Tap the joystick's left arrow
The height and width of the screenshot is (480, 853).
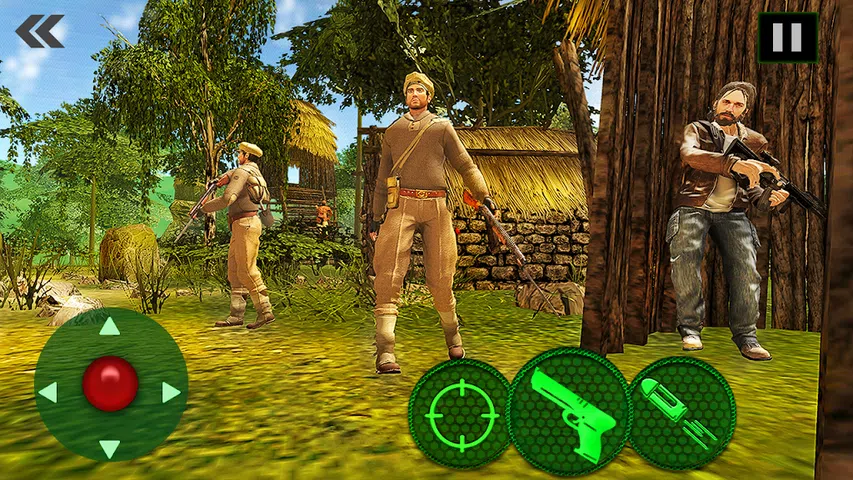pos(48,391)
